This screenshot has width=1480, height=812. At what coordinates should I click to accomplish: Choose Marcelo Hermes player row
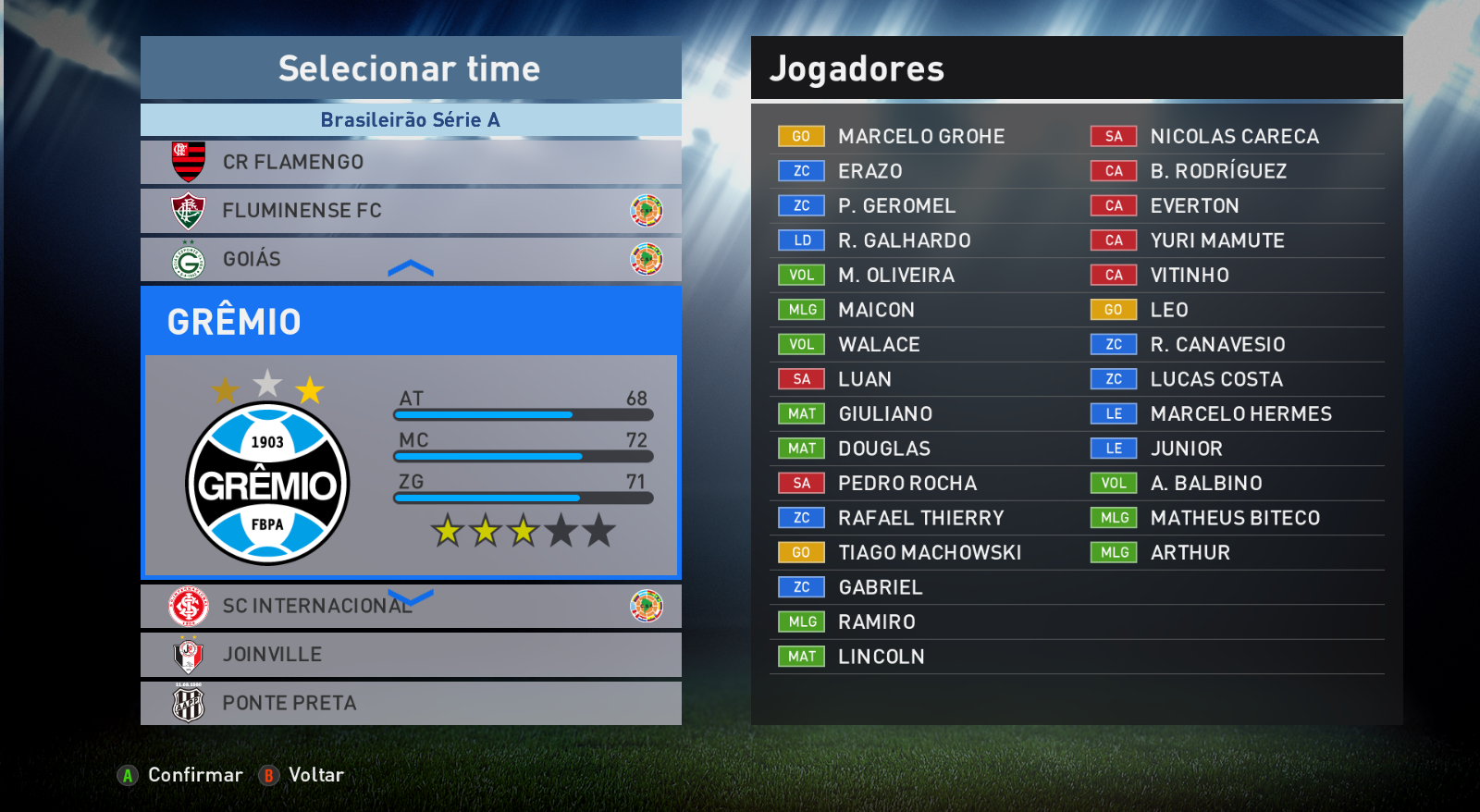coord(1240,414)
